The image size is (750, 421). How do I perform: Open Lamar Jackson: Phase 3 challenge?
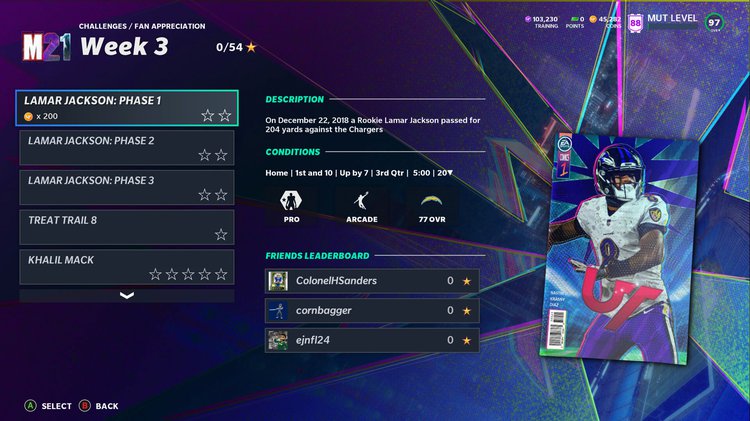pyautogui.click(x=127, y=187)
